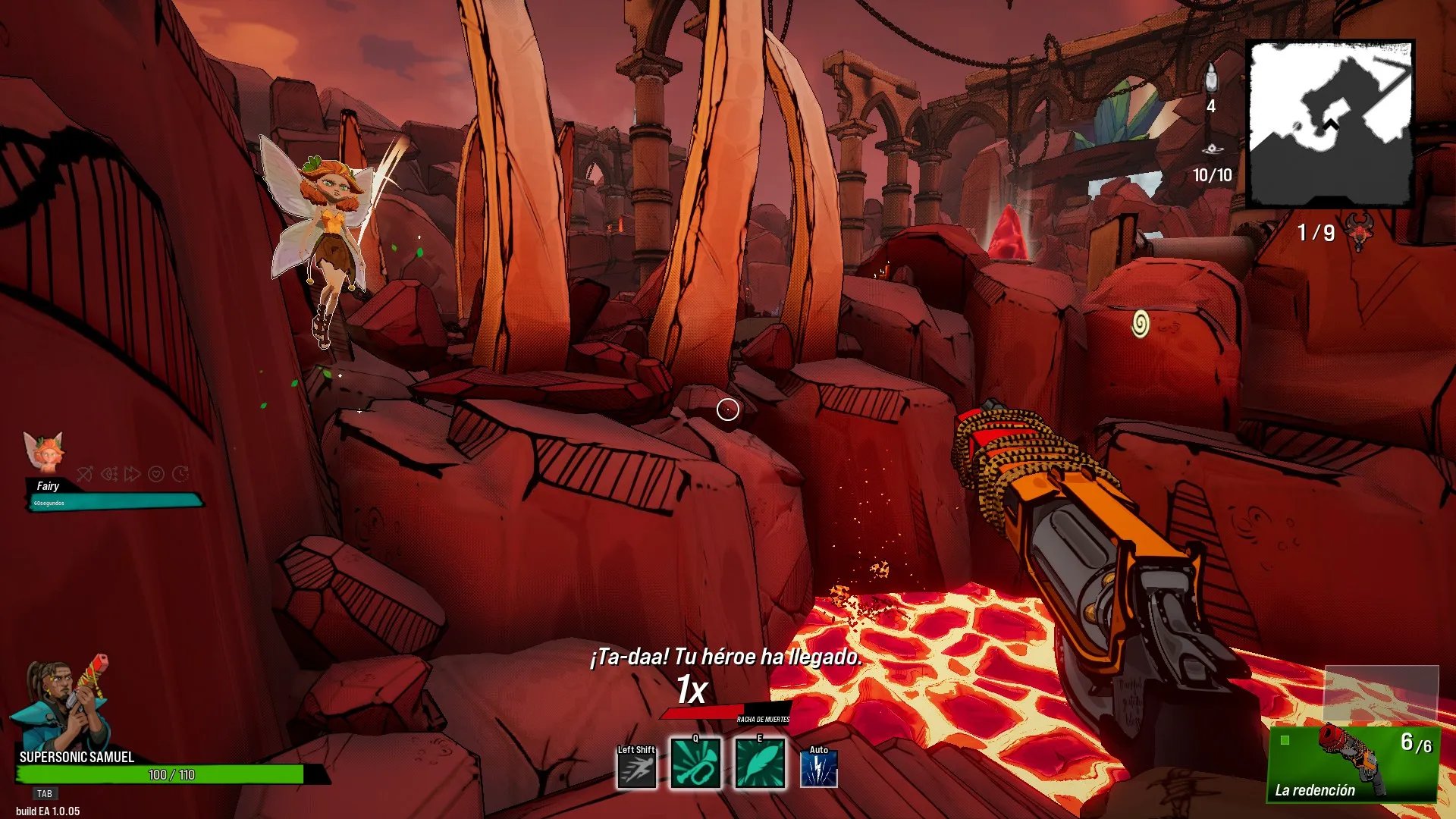
Task: Open the minimap
Action: coord(1330,124)
